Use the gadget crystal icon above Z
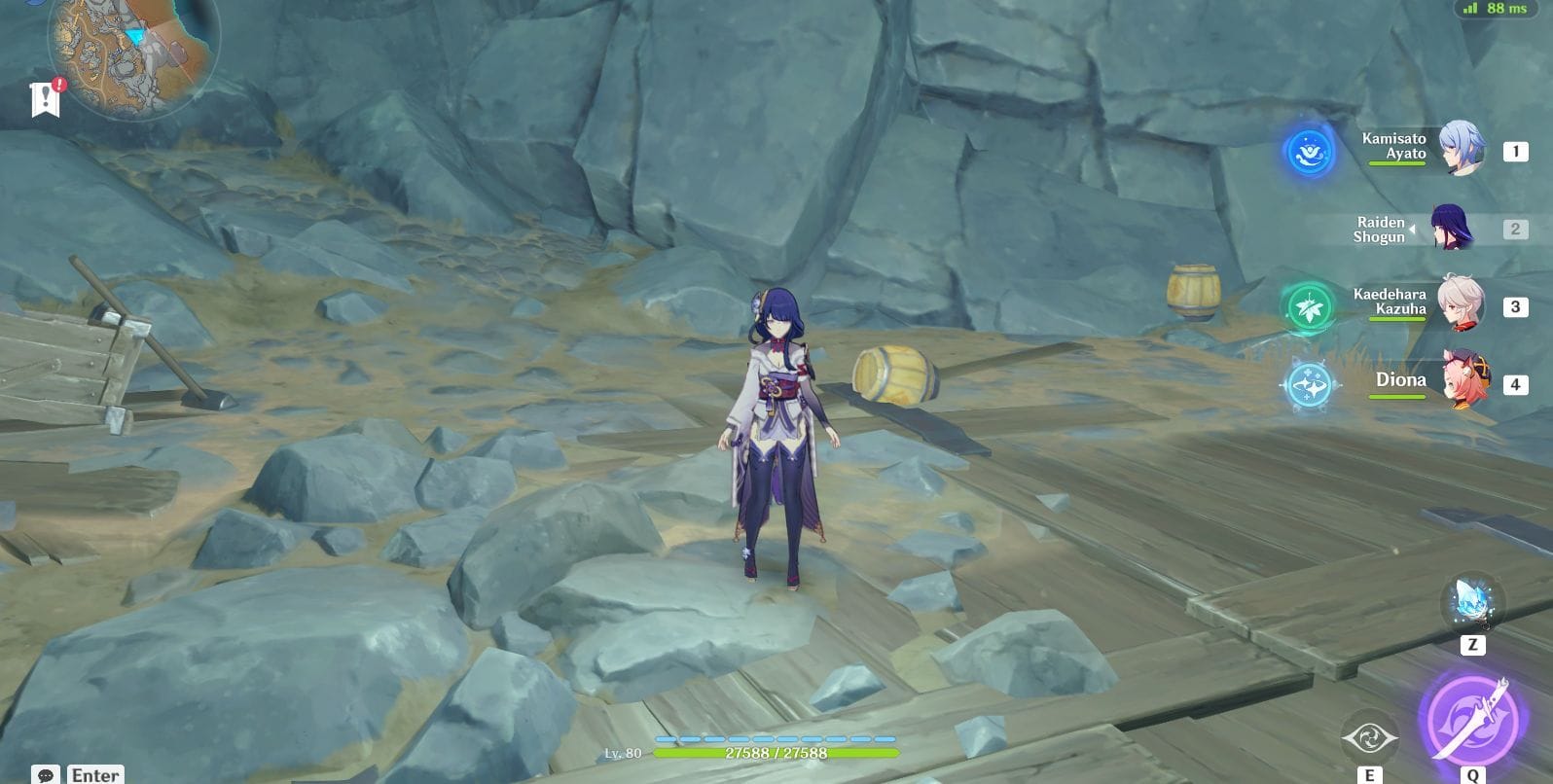The height and width of the screenshot is (784, 1553). [1471, 605]
